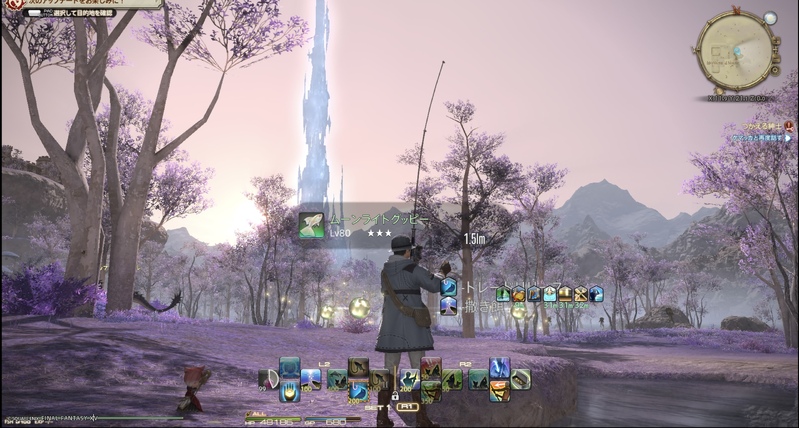Open the treasure chest hotbar icon
The height and width of the screenshot is (428, 799).
pyautogui.click(x=521, y=379)
